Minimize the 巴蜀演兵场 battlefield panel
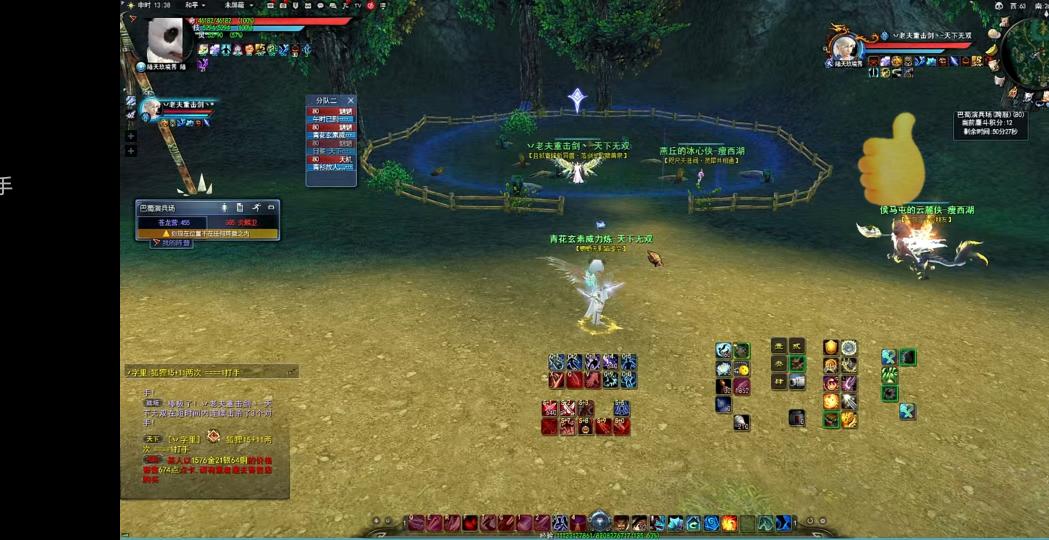Screen dimensions: 1049x540 pyautogui.click(x=271, y=207)
